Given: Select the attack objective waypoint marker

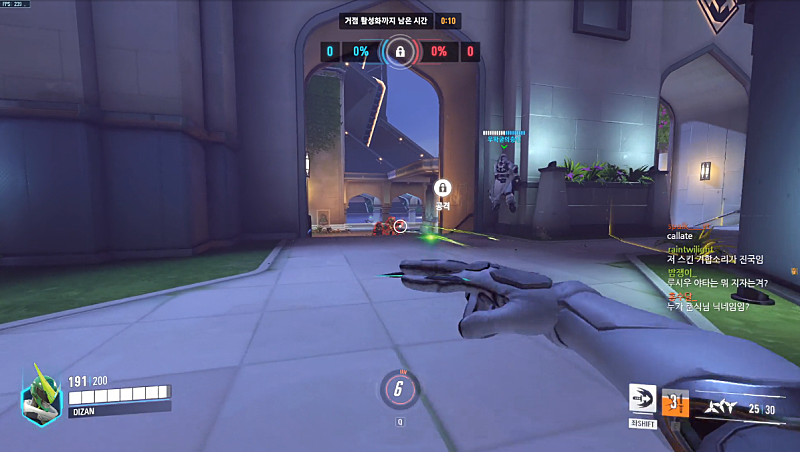Looking at the screenshot, I should (x=443, y=187).
